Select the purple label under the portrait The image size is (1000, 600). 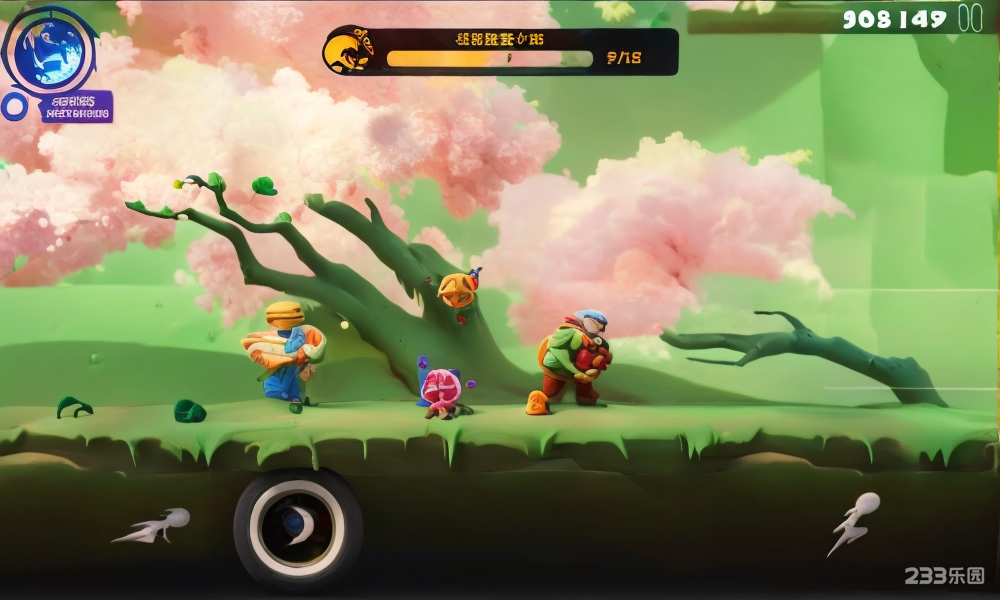(x=77, y=107)
